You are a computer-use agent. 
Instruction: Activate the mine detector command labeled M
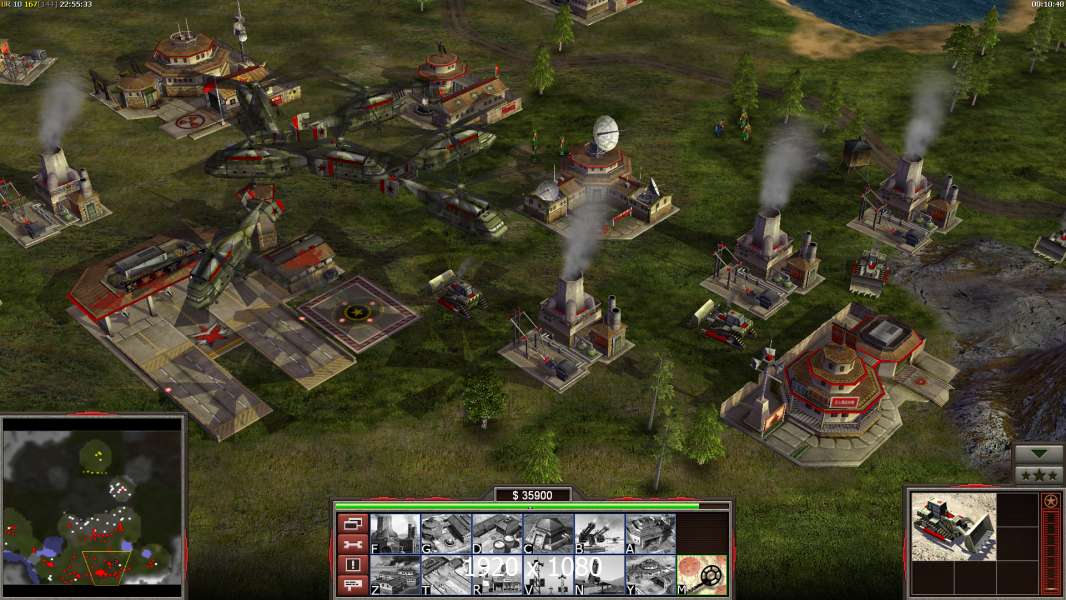click(702, 575)
